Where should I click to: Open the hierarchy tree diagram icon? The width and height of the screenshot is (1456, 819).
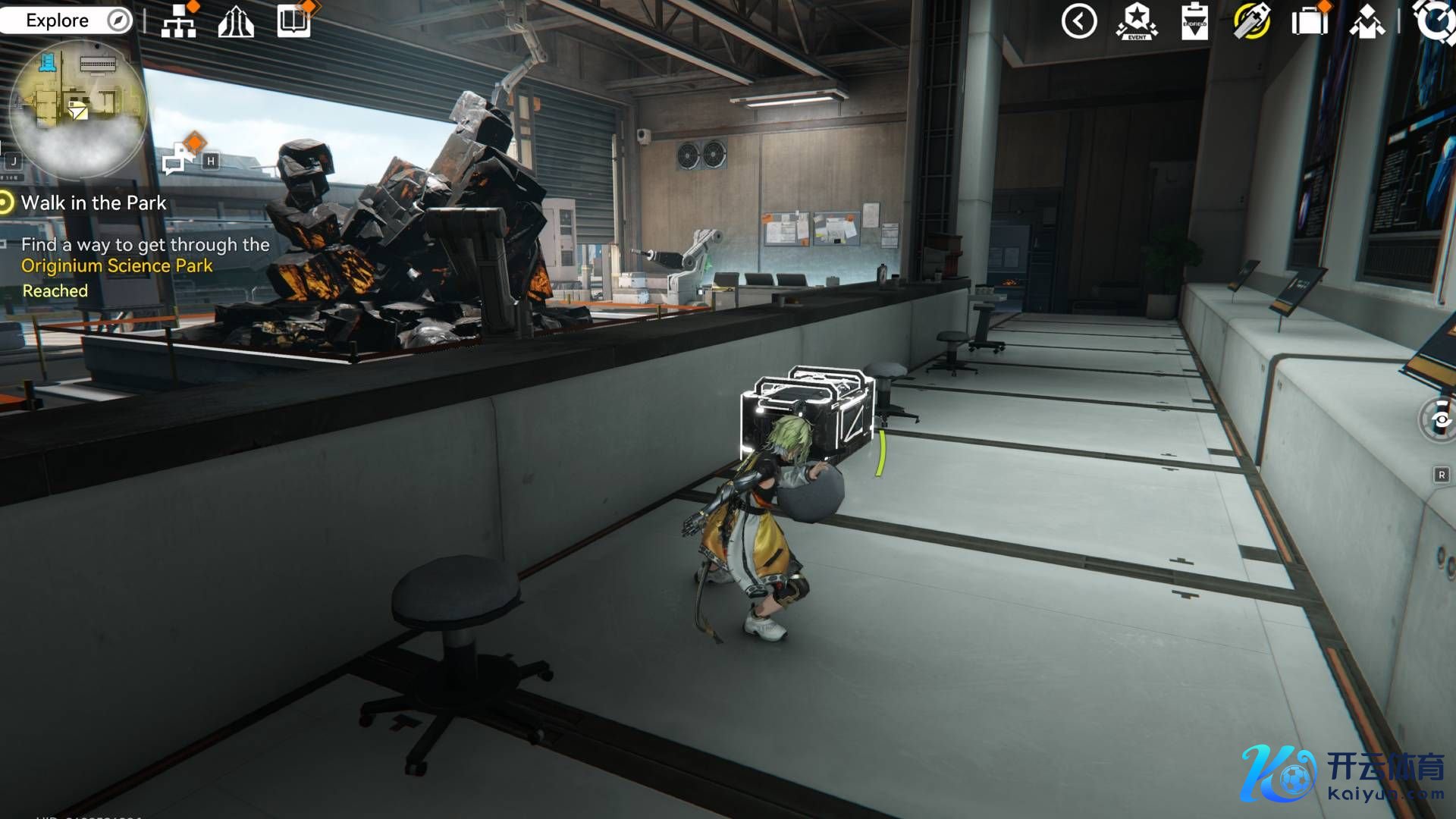pyautogui.click(x=179, y=22)
